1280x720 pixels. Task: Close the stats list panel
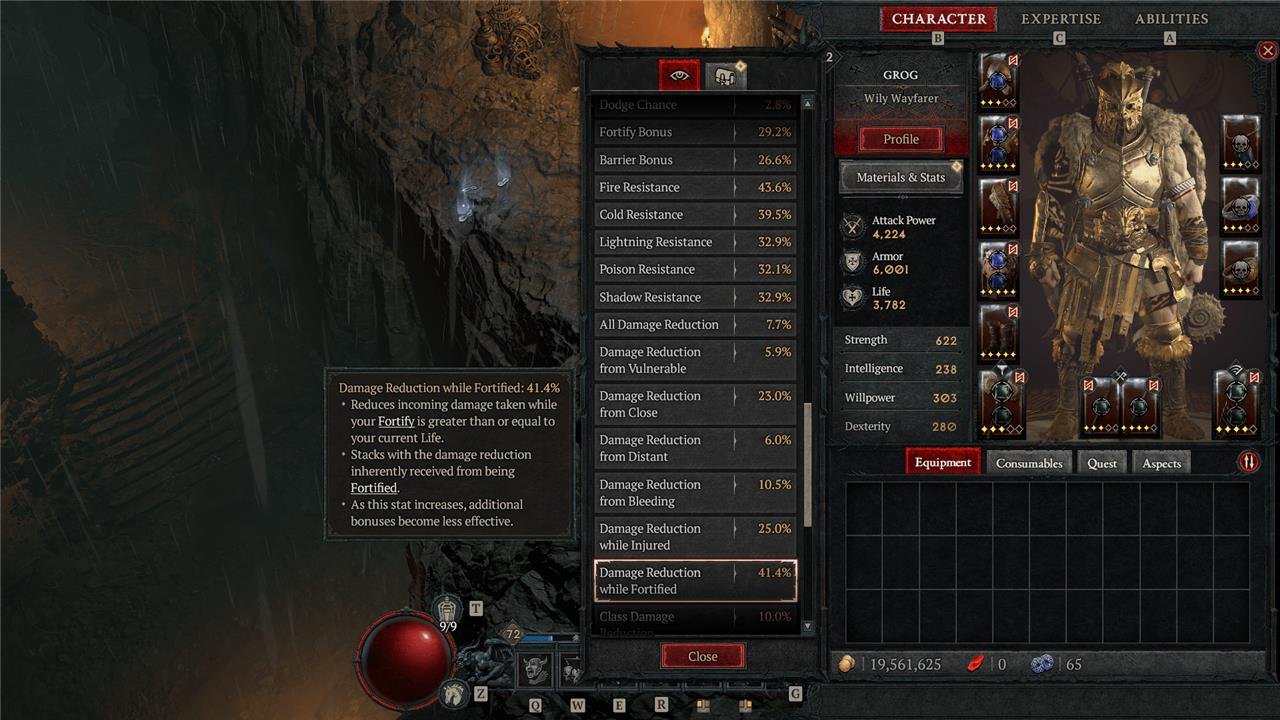click(x=702, y=656)
